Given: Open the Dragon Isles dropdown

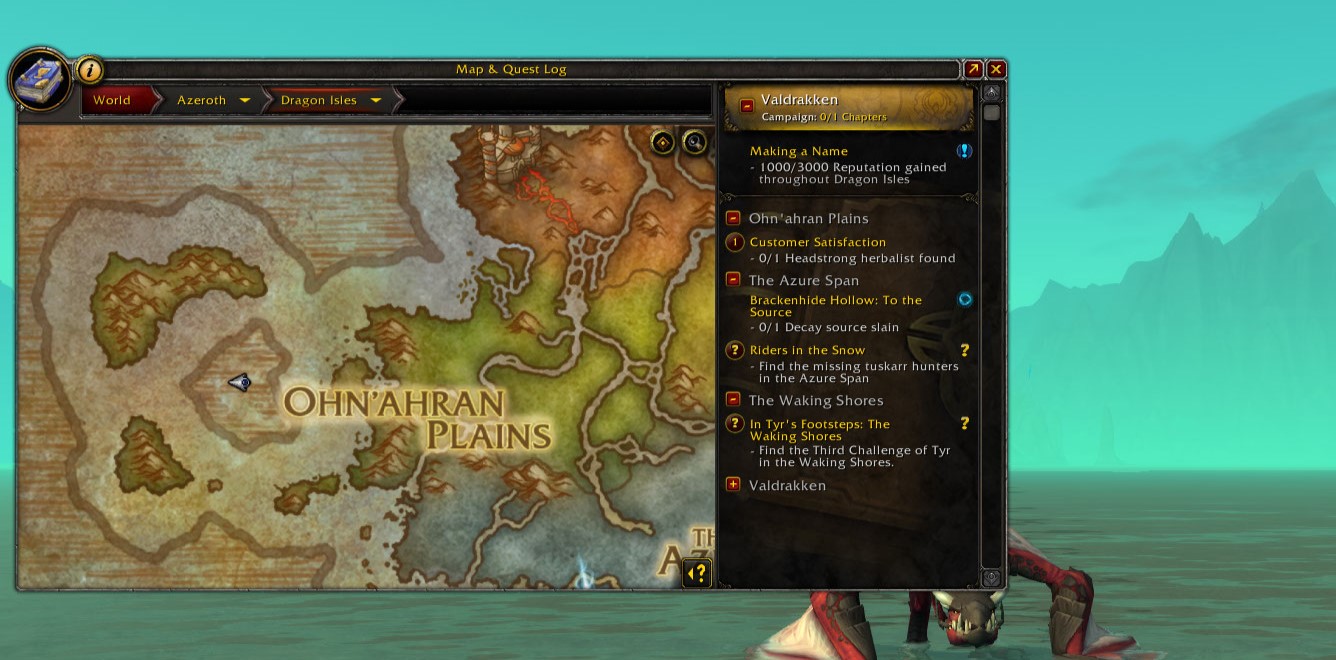Looking at the screenshot, I should [x=376, y=100].
